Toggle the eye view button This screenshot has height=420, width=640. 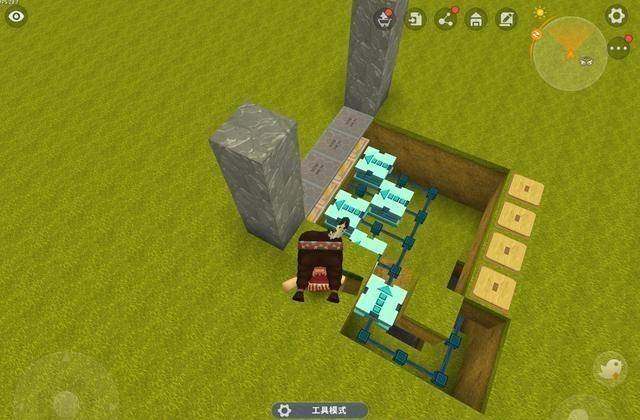[x=16, y=16]
